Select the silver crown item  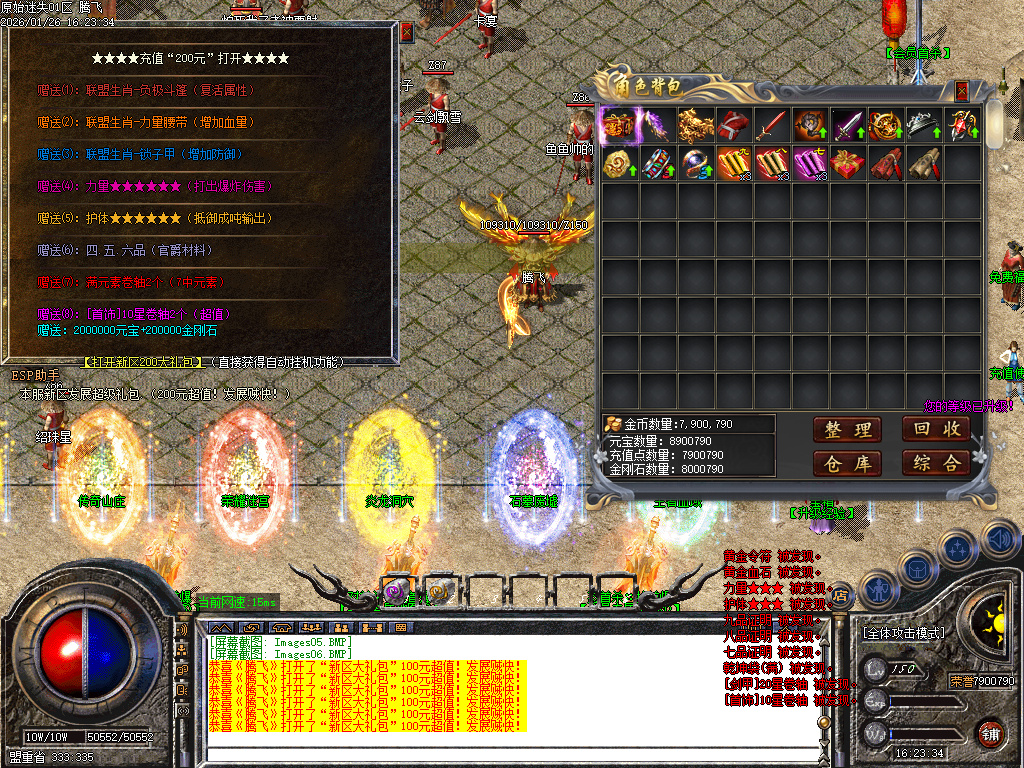pyautogui.click(x=922, y=126)
